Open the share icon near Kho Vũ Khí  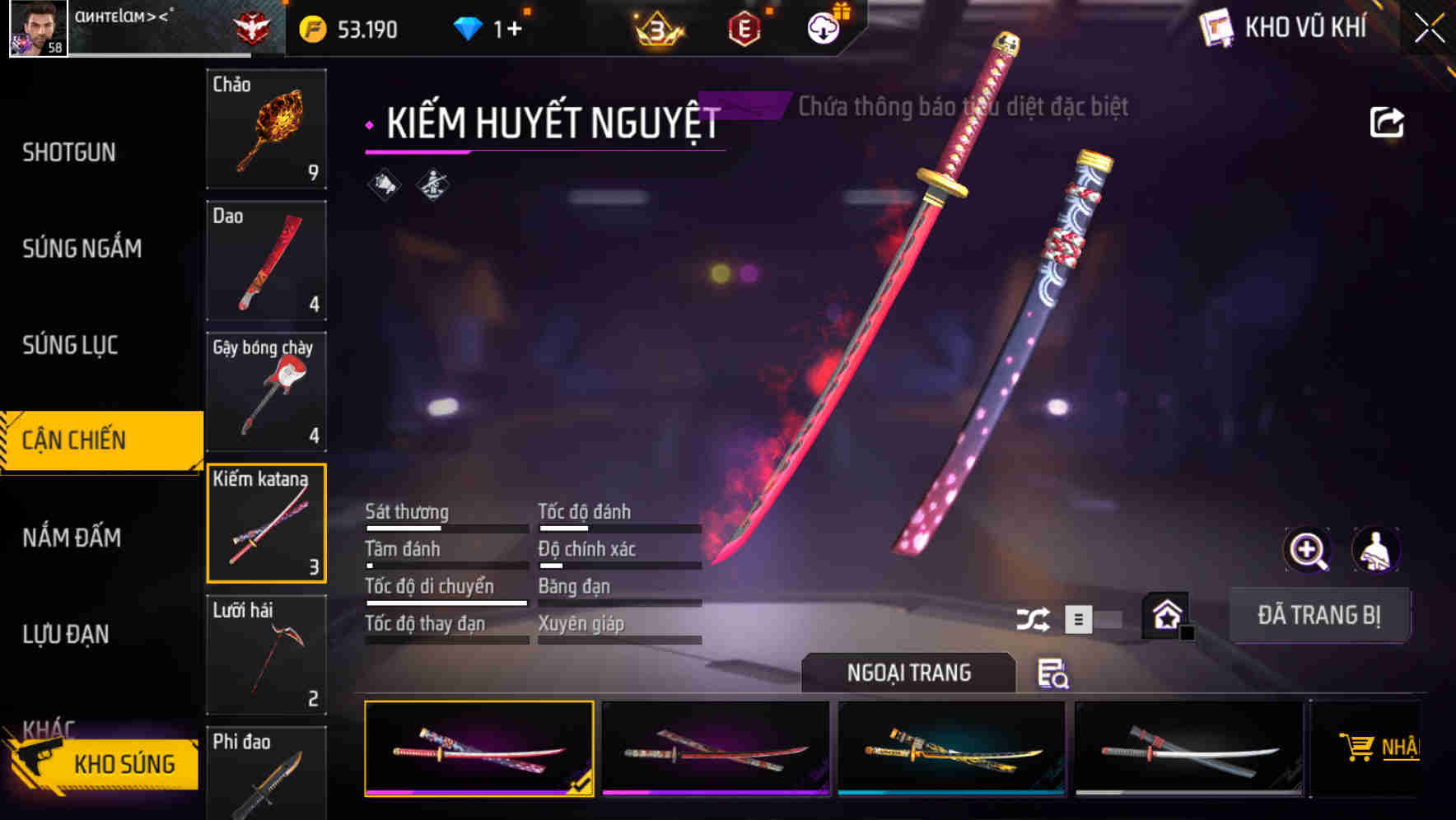point(1388,120)
